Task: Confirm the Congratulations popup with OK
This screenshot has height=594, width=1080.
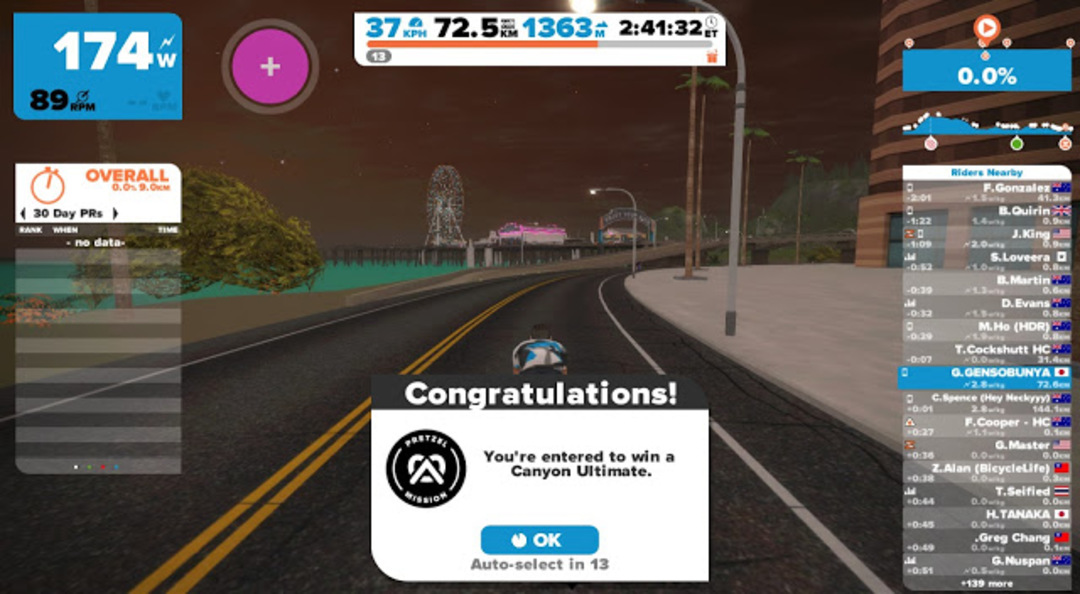Action: (539, 540)
